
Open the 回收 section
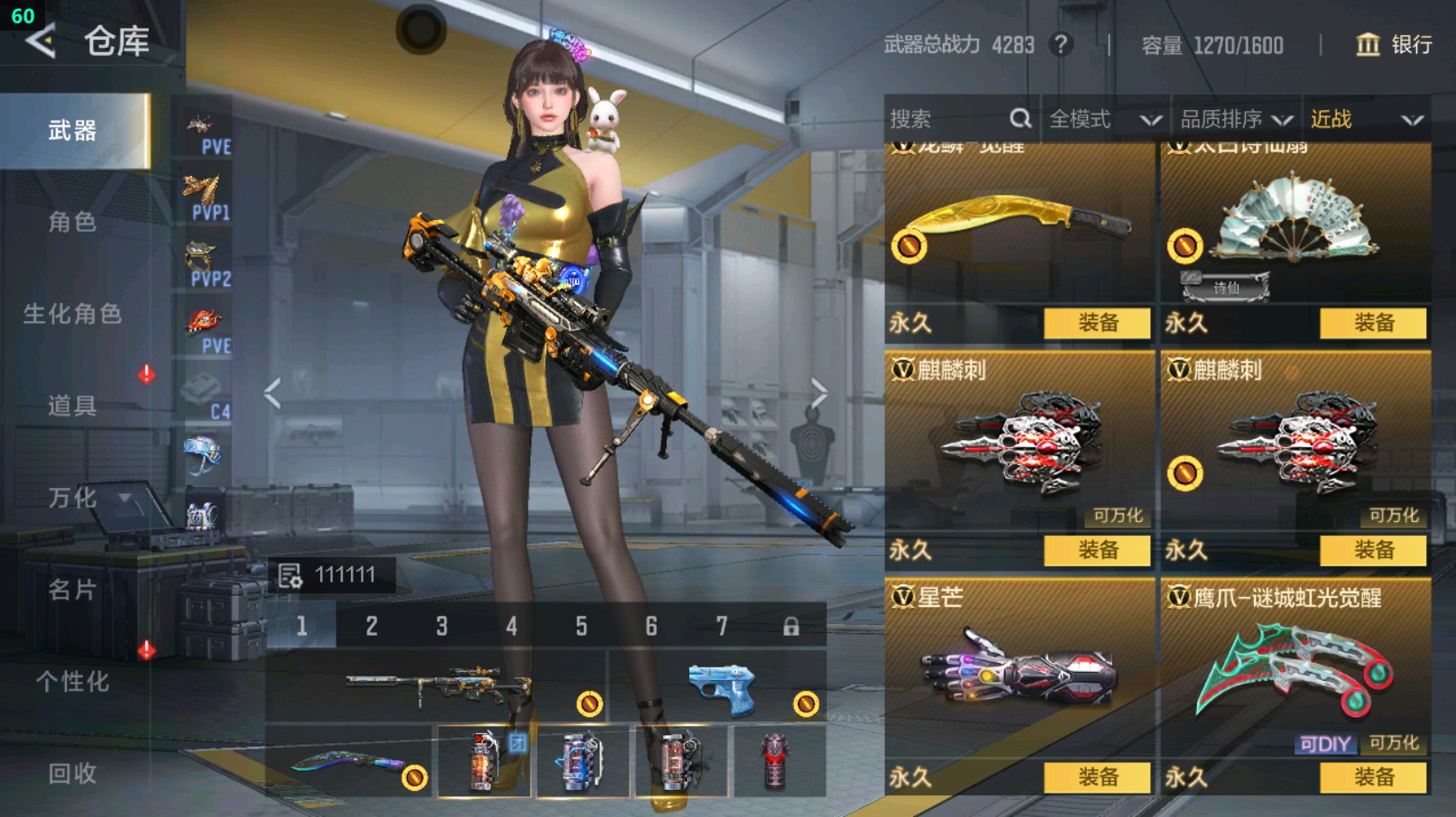point(72,774)
